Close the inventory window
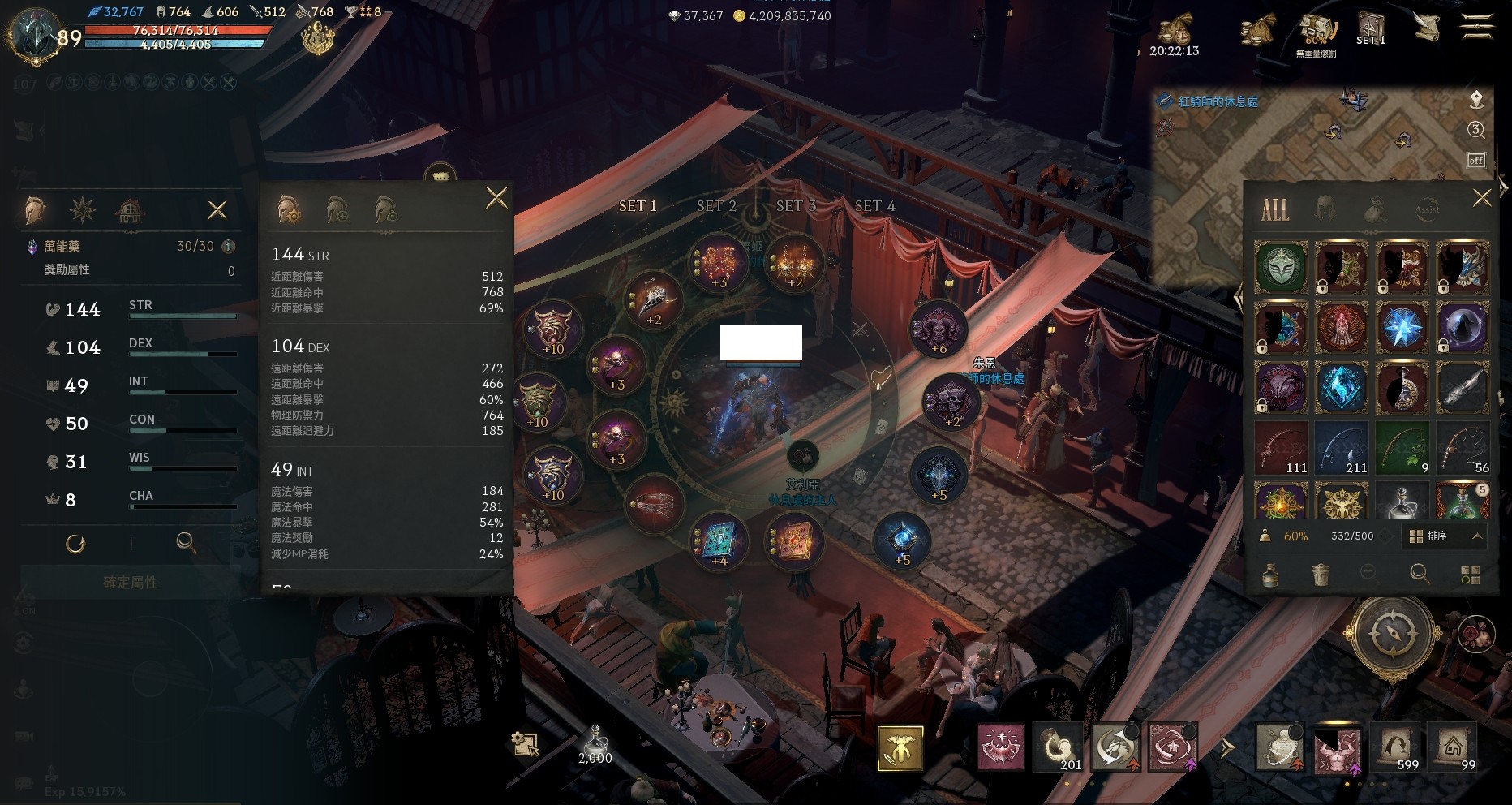Viewport: 1512px width, 805px height. pyautogui.click(x=1481, y=198)
